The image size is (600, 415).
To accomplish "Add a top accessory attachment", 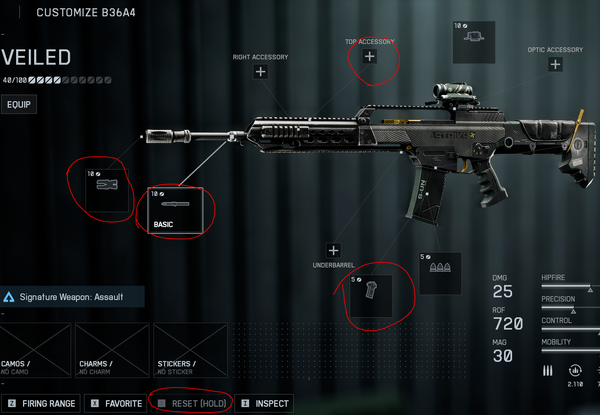I will [x=369, y=57].
